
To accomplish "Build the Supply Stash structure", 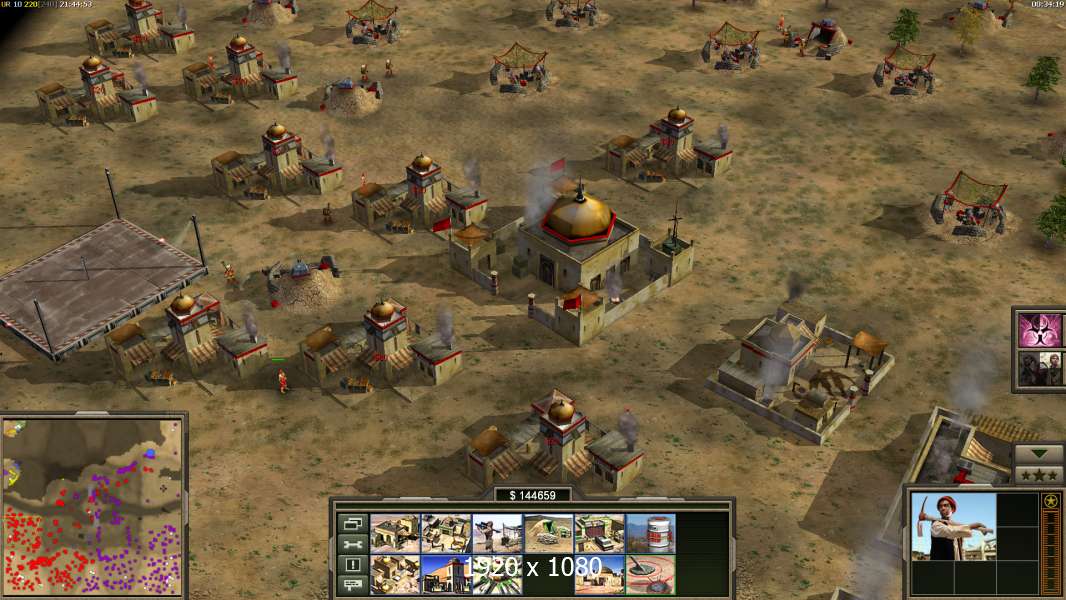I will [x=446, y=533].
